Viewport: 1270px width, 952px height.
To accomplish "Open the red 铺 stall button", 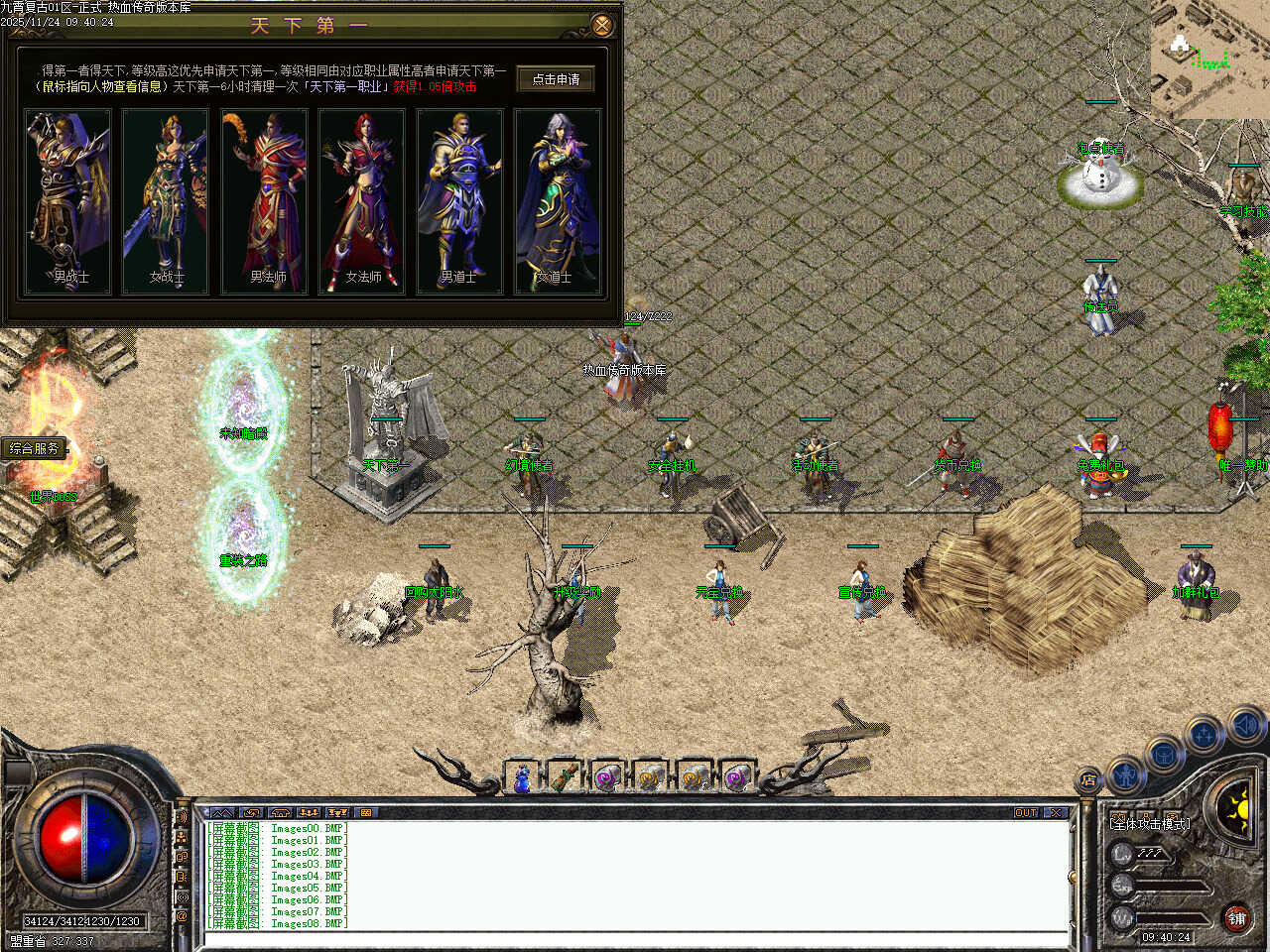I will [1236, 918].
